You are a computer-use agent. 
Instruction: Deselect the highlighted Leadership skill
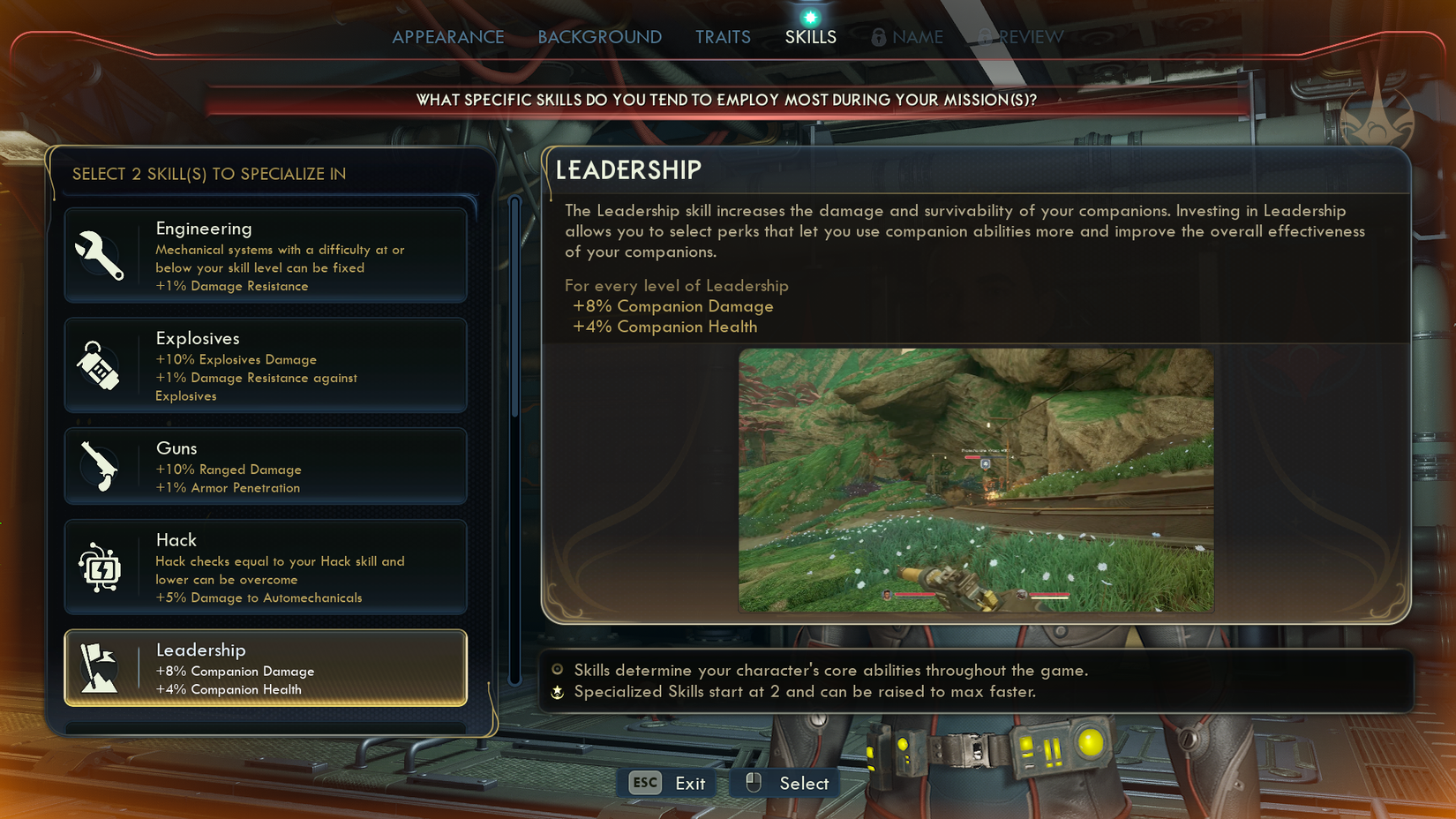(265, 668)
